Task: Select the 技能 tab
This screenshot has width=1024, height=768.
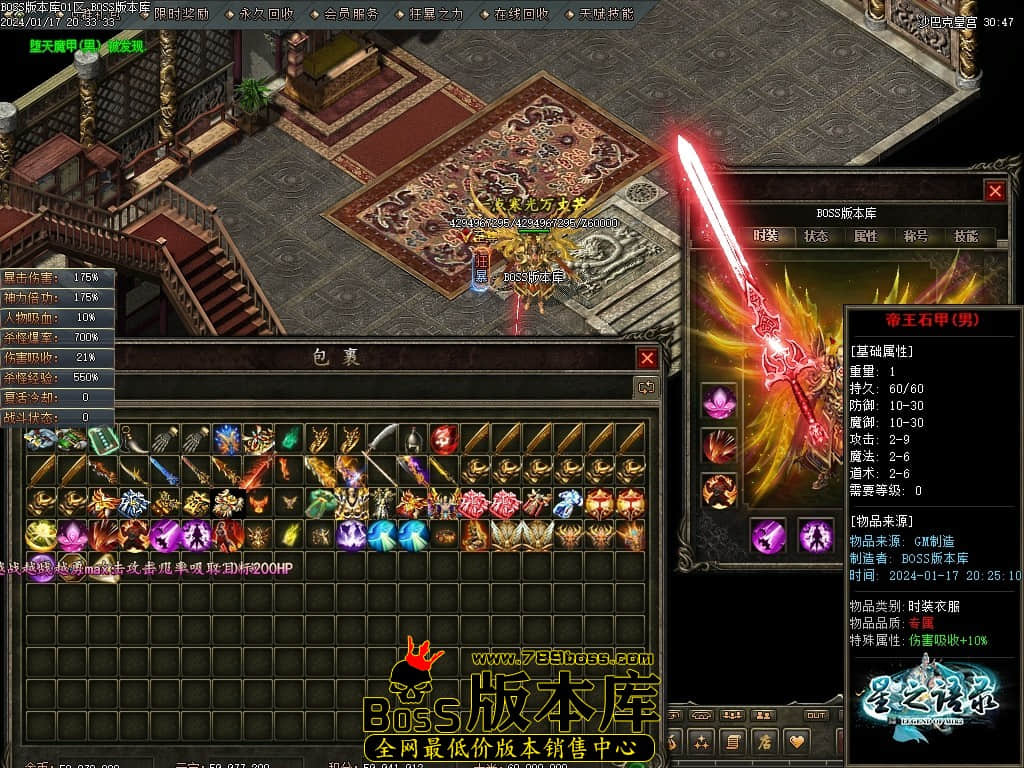Action: click(966, 236)
